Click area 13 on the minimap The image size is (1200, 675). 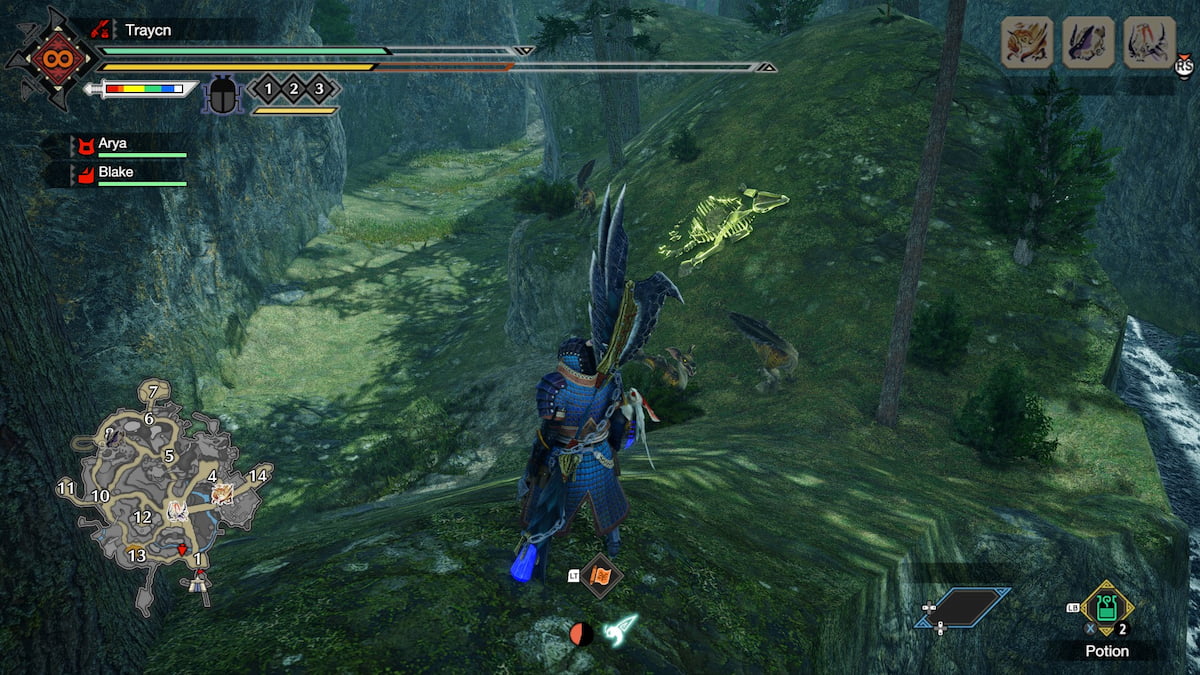click(137, 555)
